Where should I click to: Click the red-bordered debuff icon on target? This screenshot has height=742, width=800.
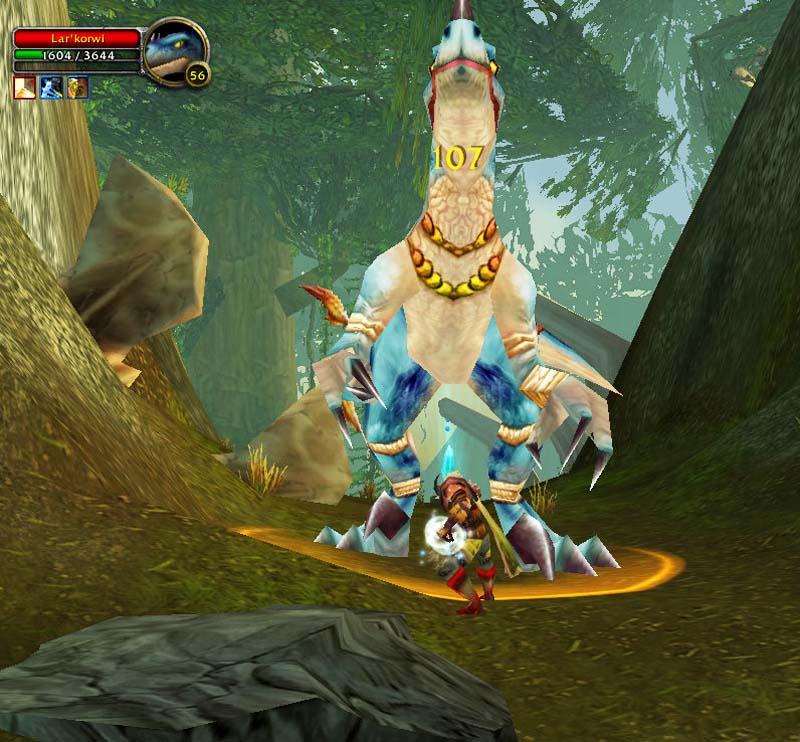(x=24, y=87)
